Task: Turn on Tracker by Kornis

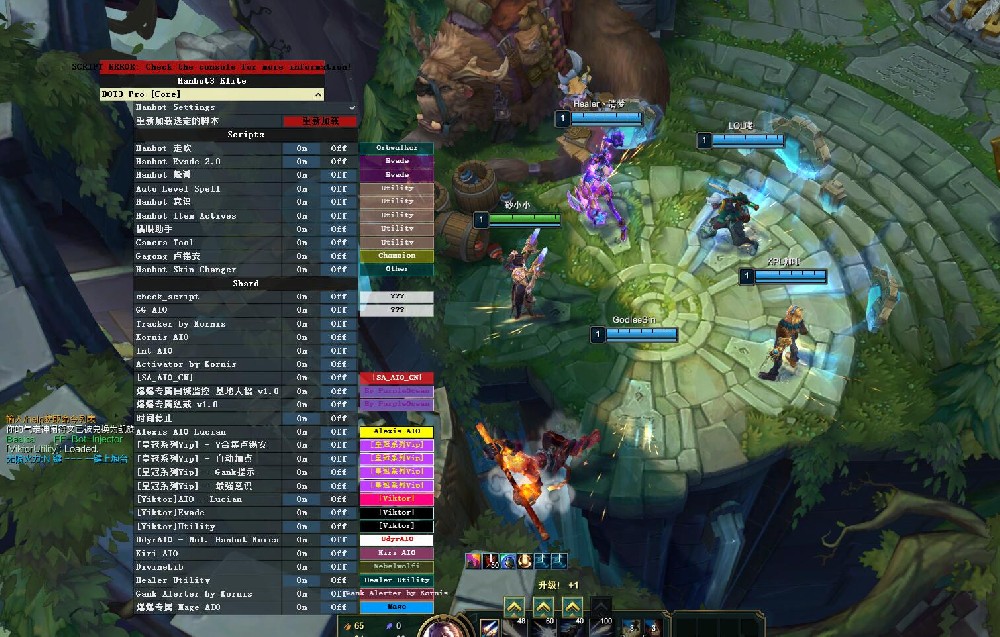Action: tap(302, 324)
